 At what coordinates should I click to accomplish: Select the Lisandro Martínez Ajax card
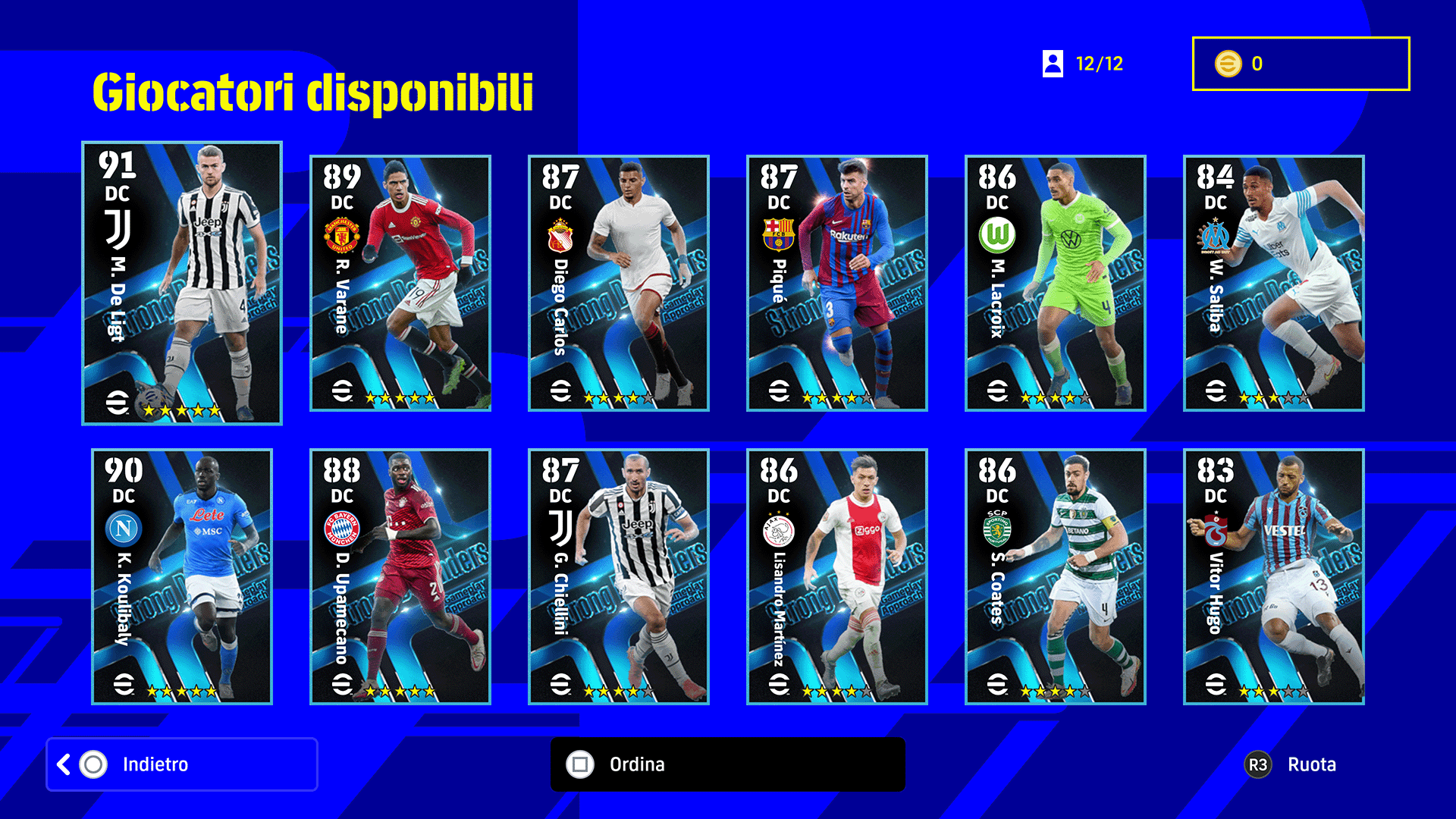click(837, 576)
